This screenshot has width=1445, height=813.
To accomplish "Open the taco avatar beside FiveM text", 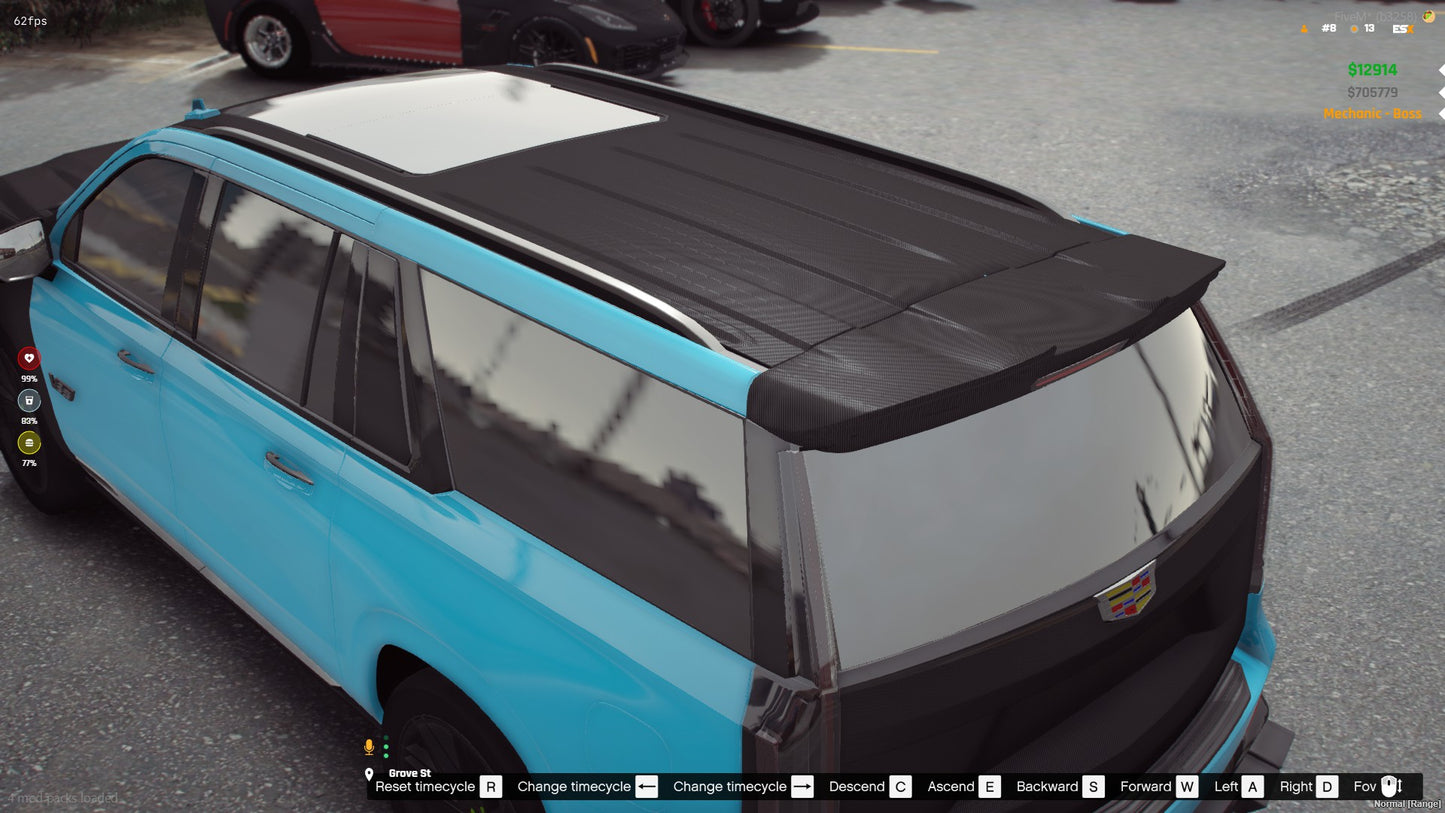I will [1429, 16].
